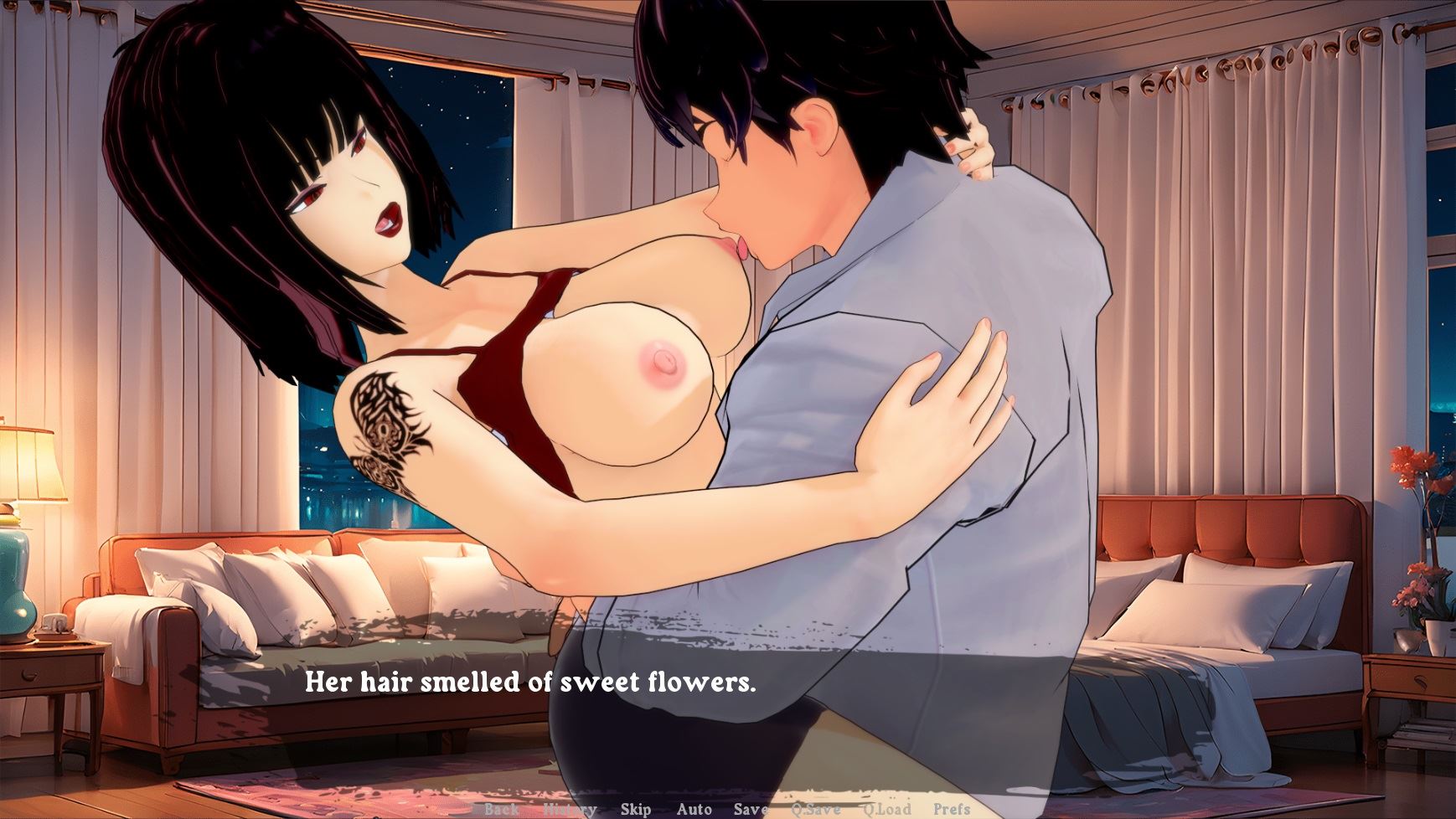Click Q.Load to quick load

[x=887, y=809]
